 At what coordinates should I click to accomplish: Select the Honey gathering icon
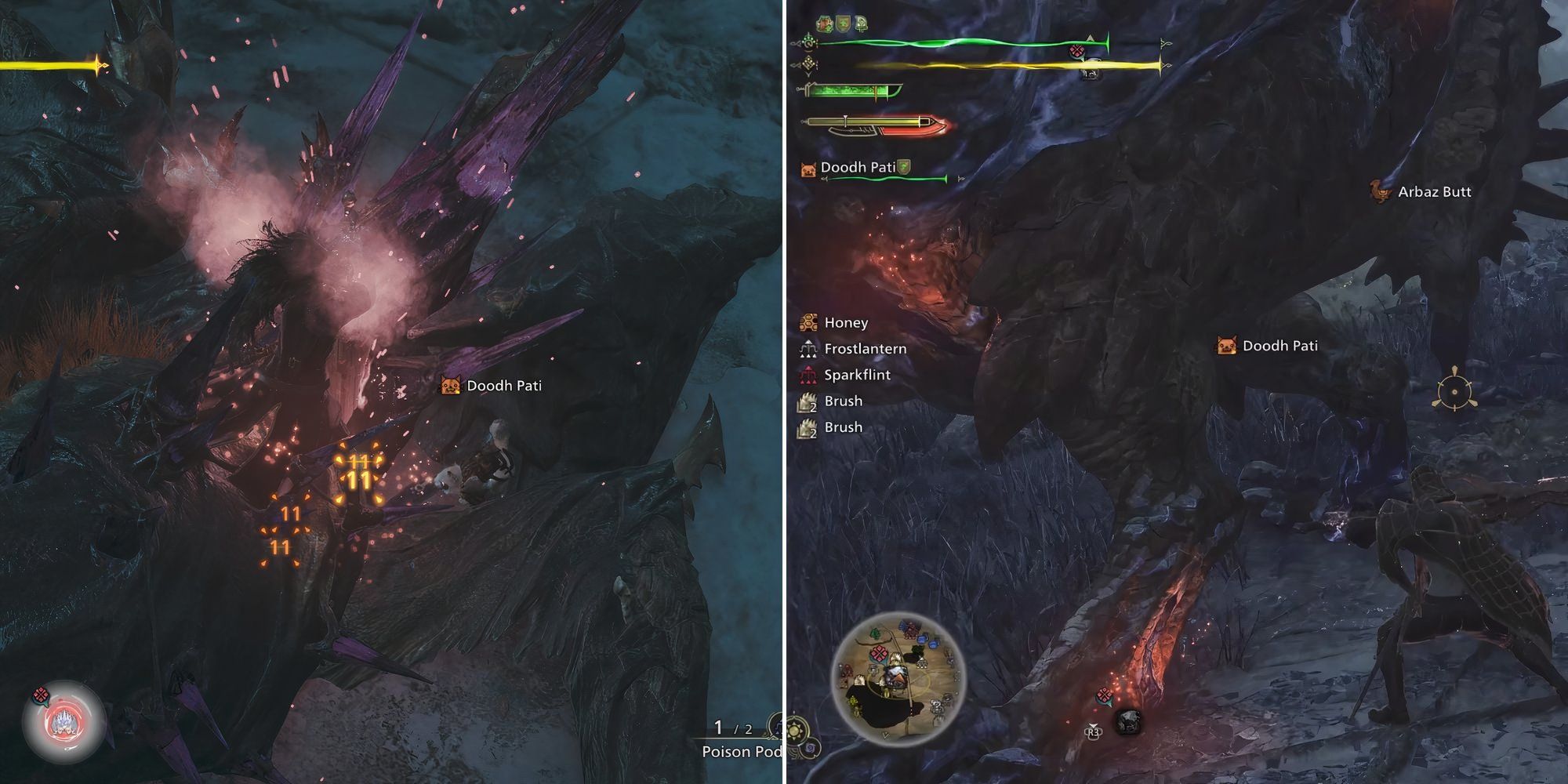pos(807,322)
